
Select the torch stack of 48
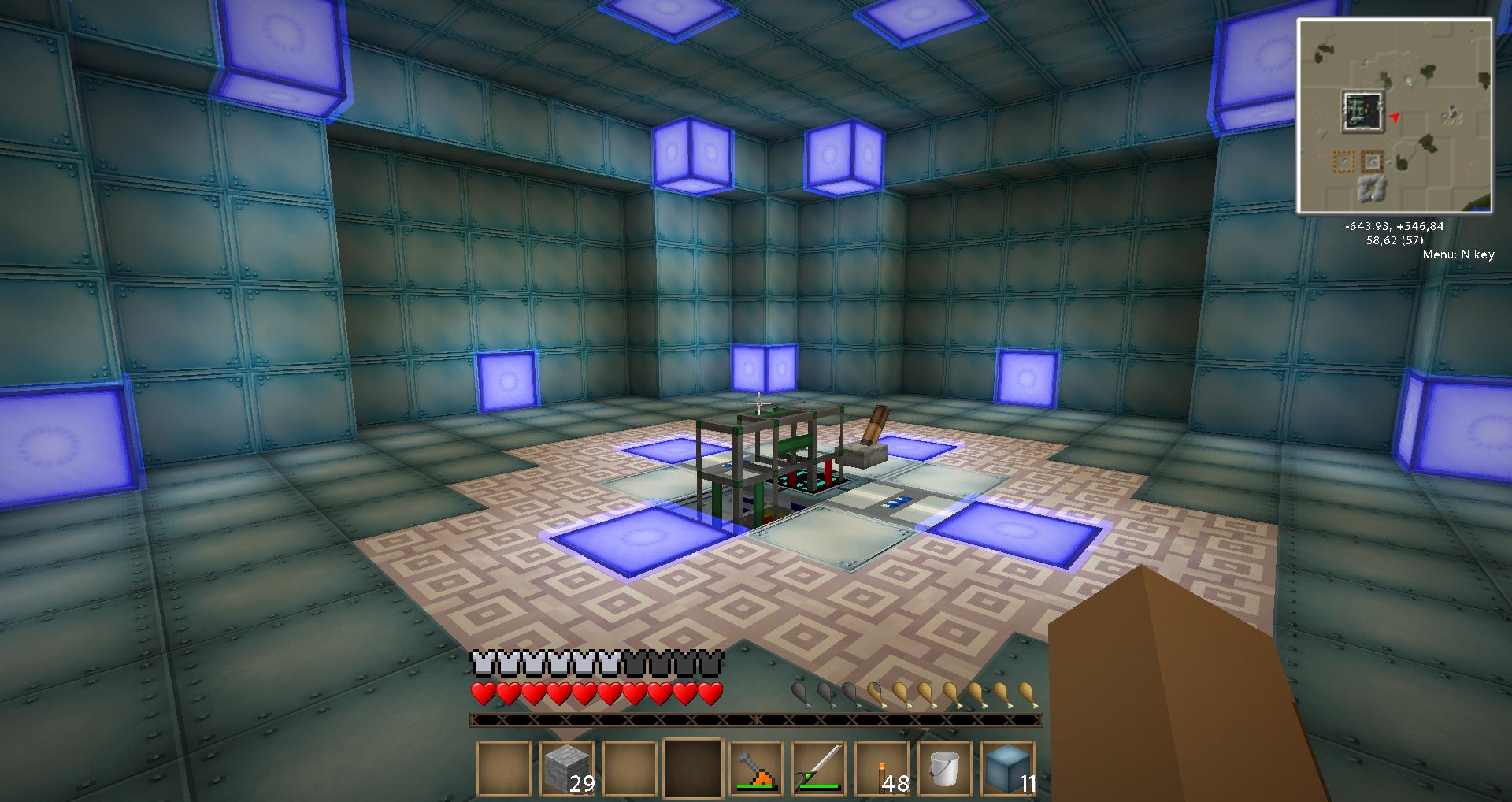click(x=882, y=769)
